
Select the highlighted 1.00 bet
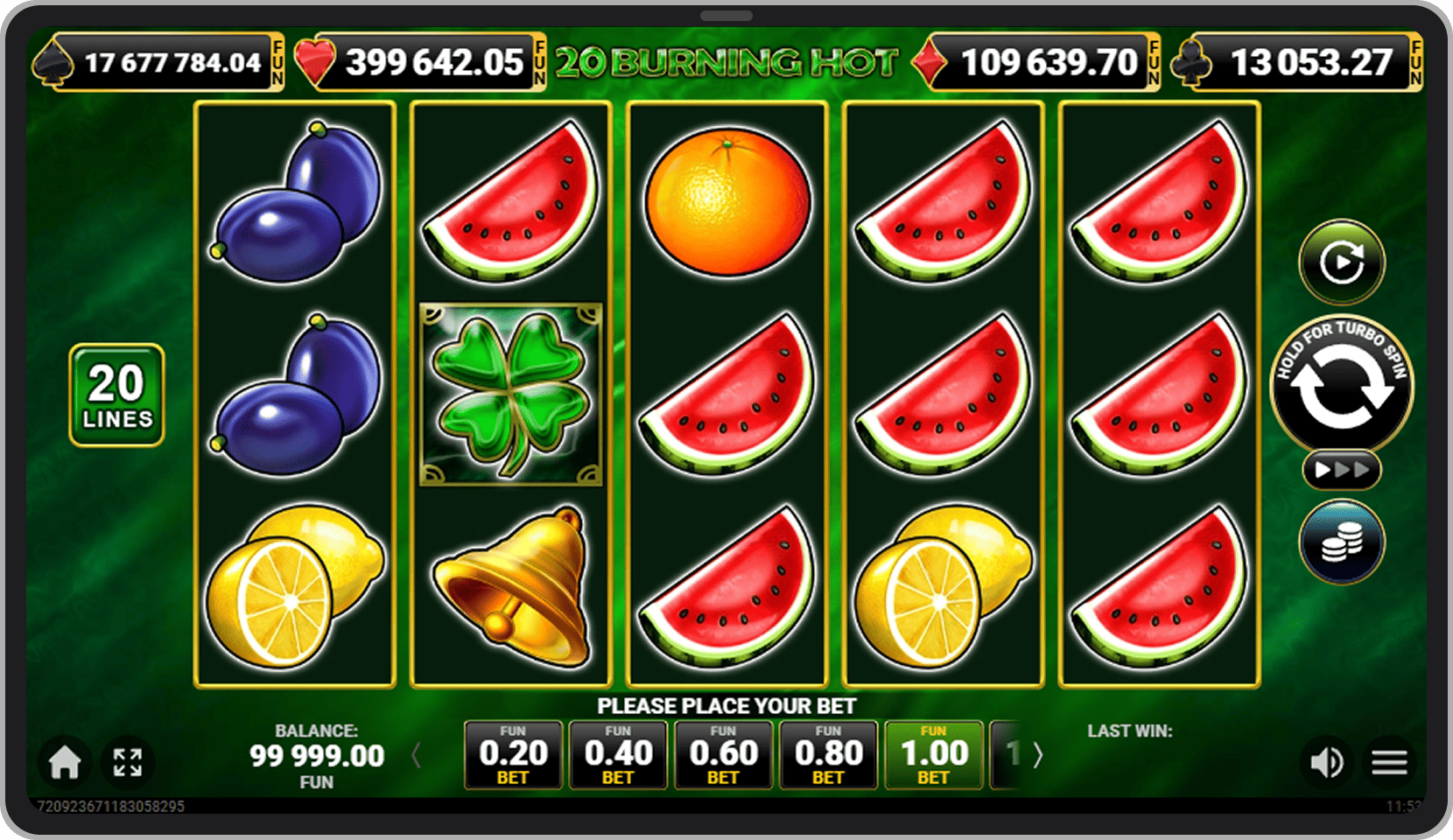pyautogui.click(x=933, y=754)
